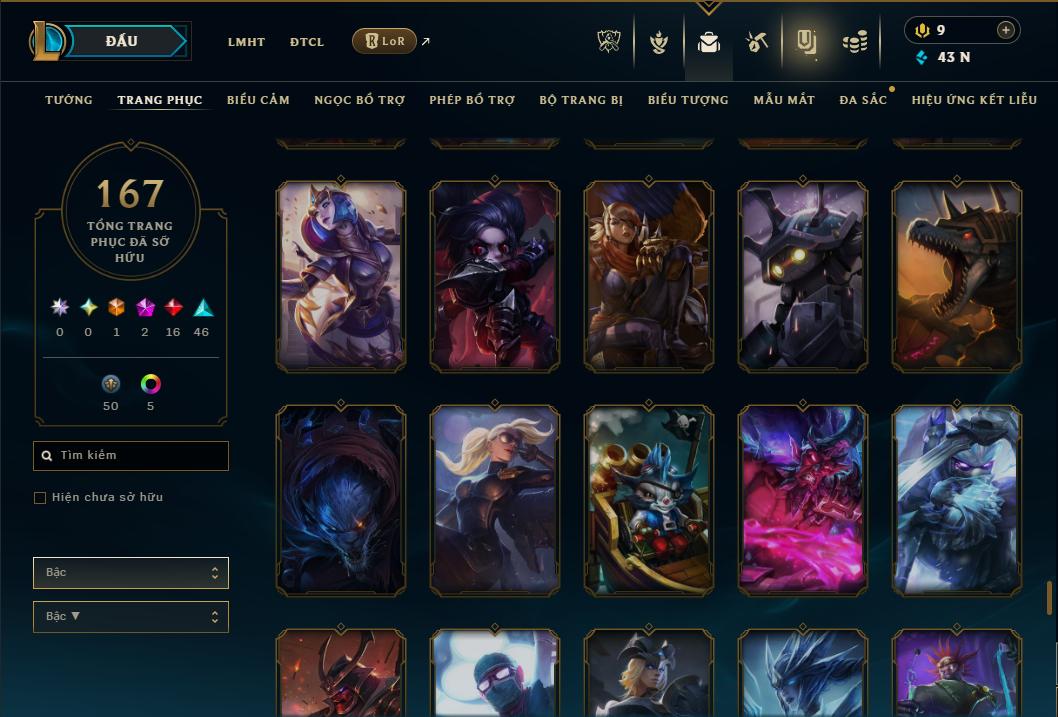Add currency with the plus button

(x=1006, y=30)
